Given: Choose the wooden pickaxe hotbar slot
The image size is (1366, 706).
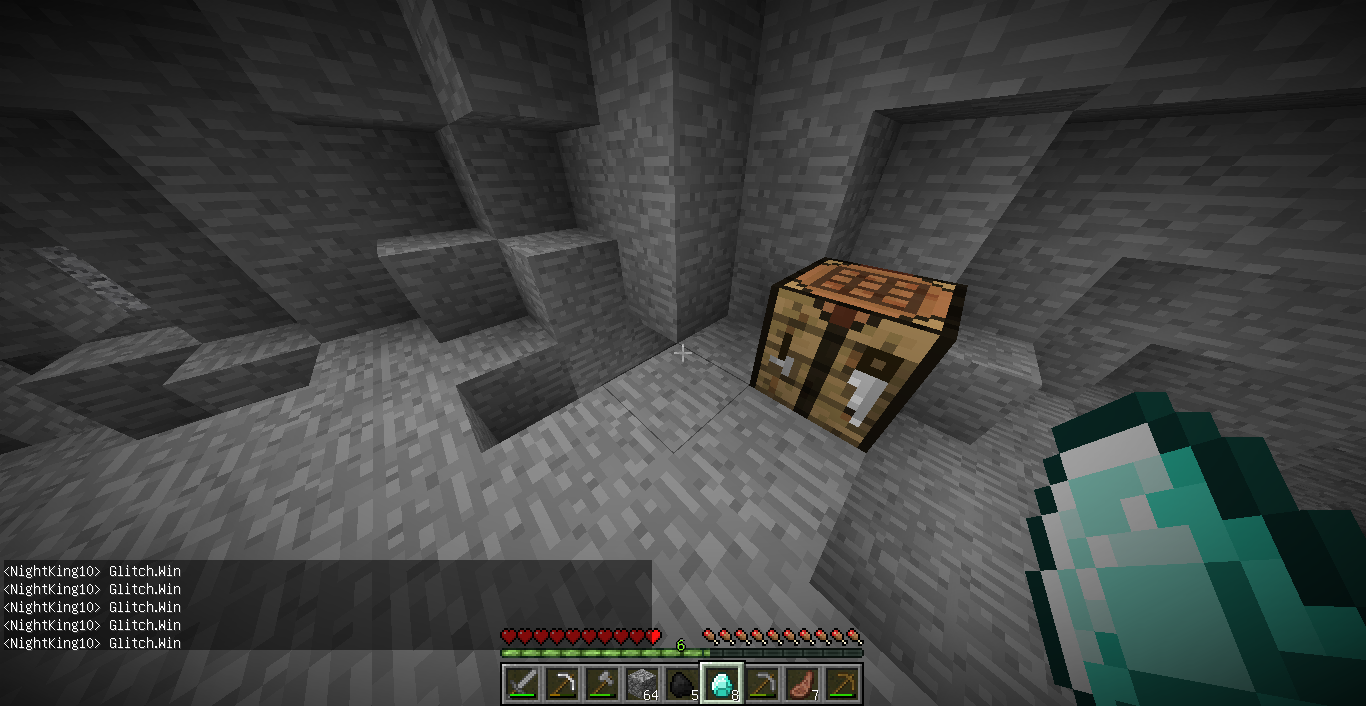Looking at the screenshot, I should coord(842,684).
